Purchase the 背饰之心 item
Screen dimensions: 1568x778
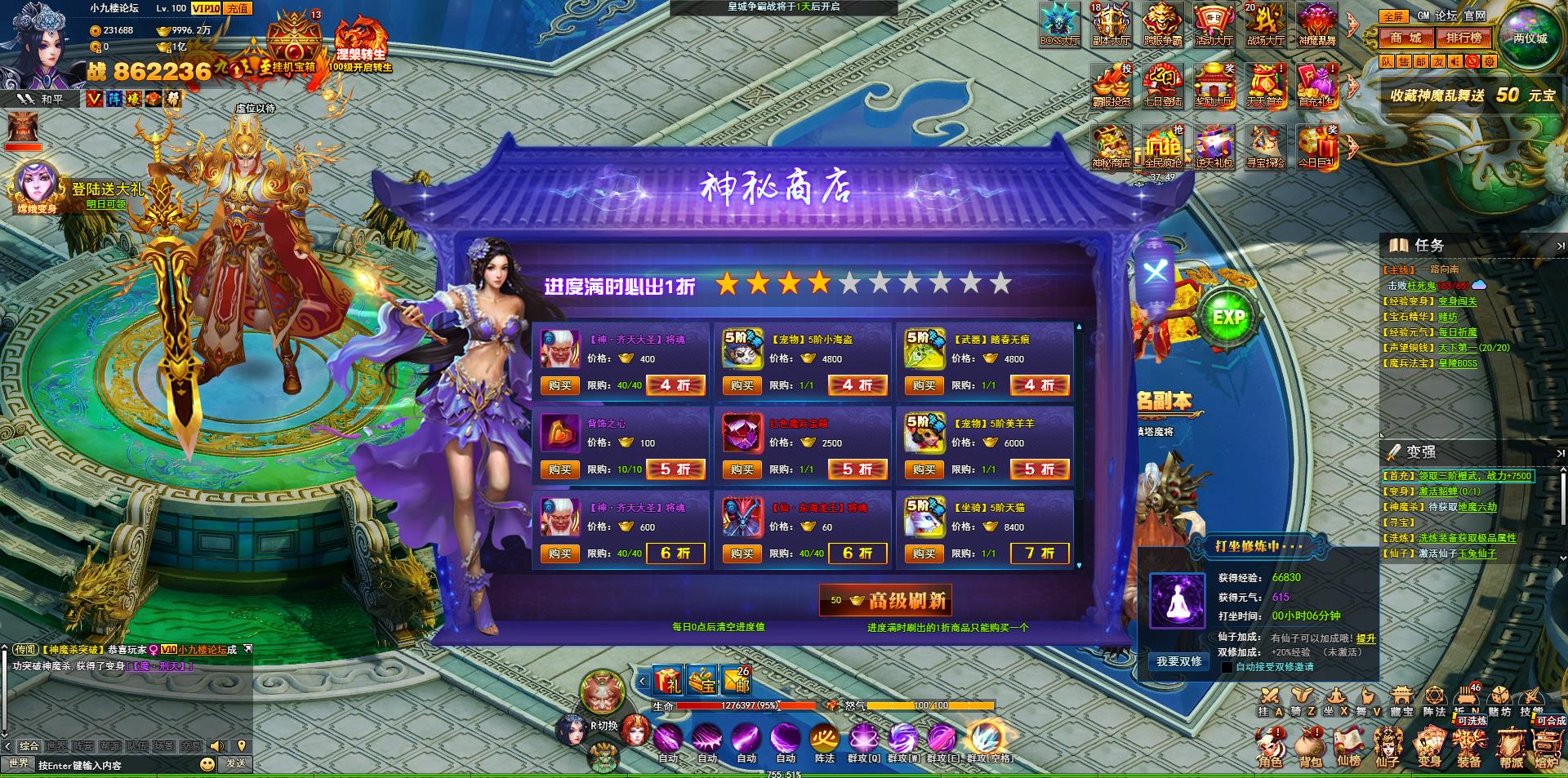(x=559, y=469)
